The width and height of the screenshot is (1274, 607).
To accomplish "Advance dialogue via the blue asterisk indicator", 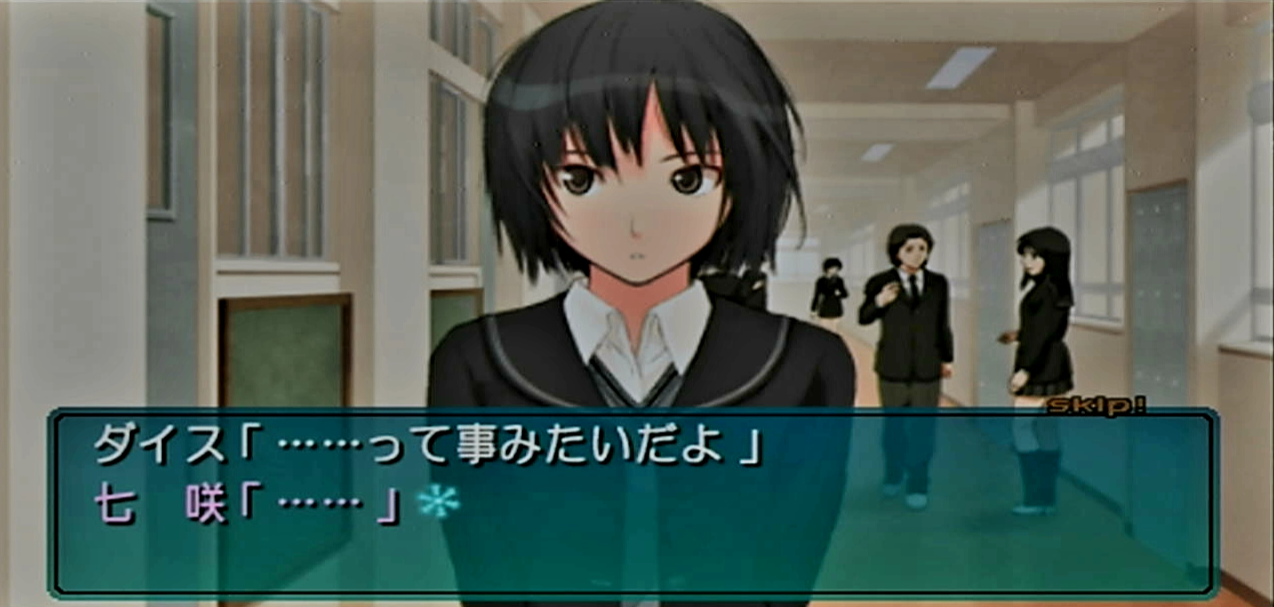I will coord(438,501).
